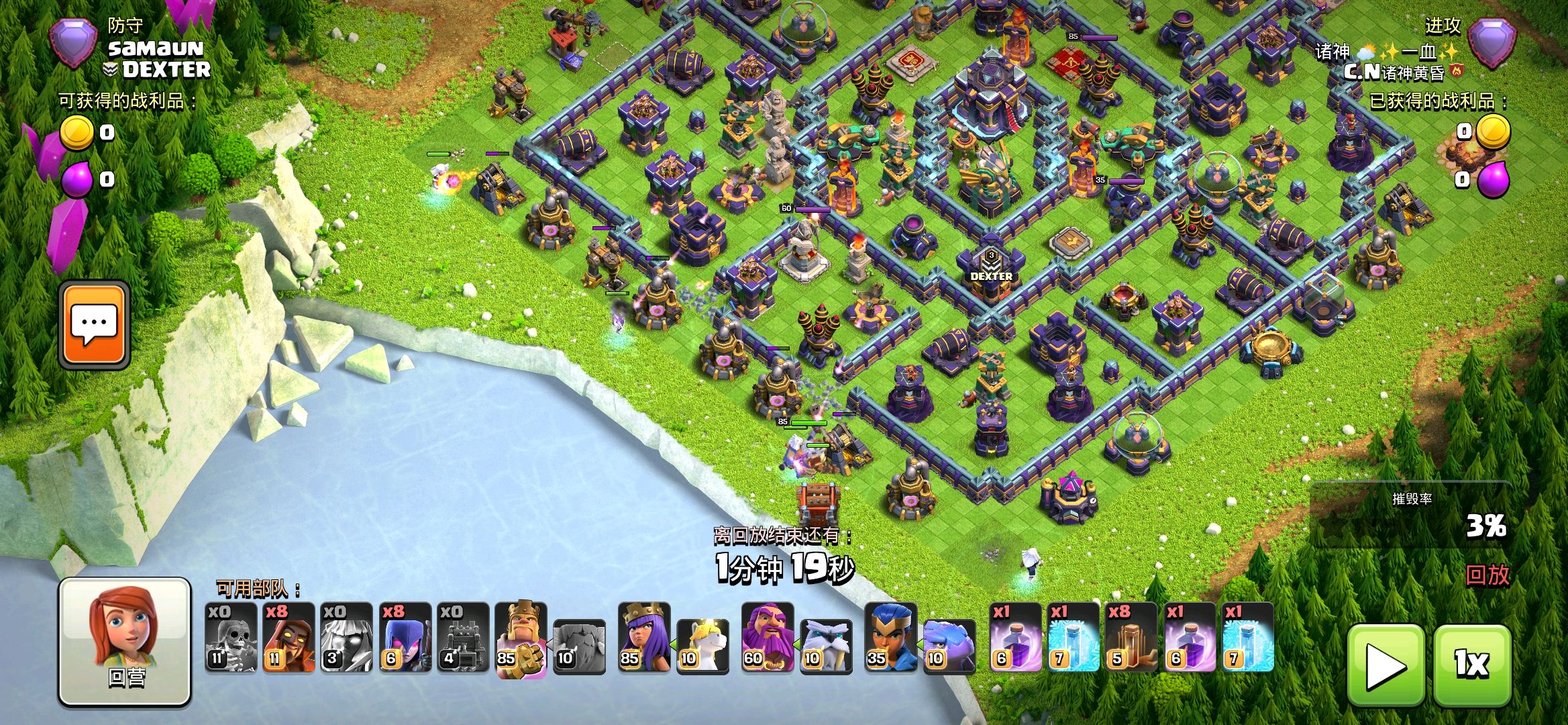Choose the Grand Warden hero slot
The image size is (1568, 725).
coord(768,638)
